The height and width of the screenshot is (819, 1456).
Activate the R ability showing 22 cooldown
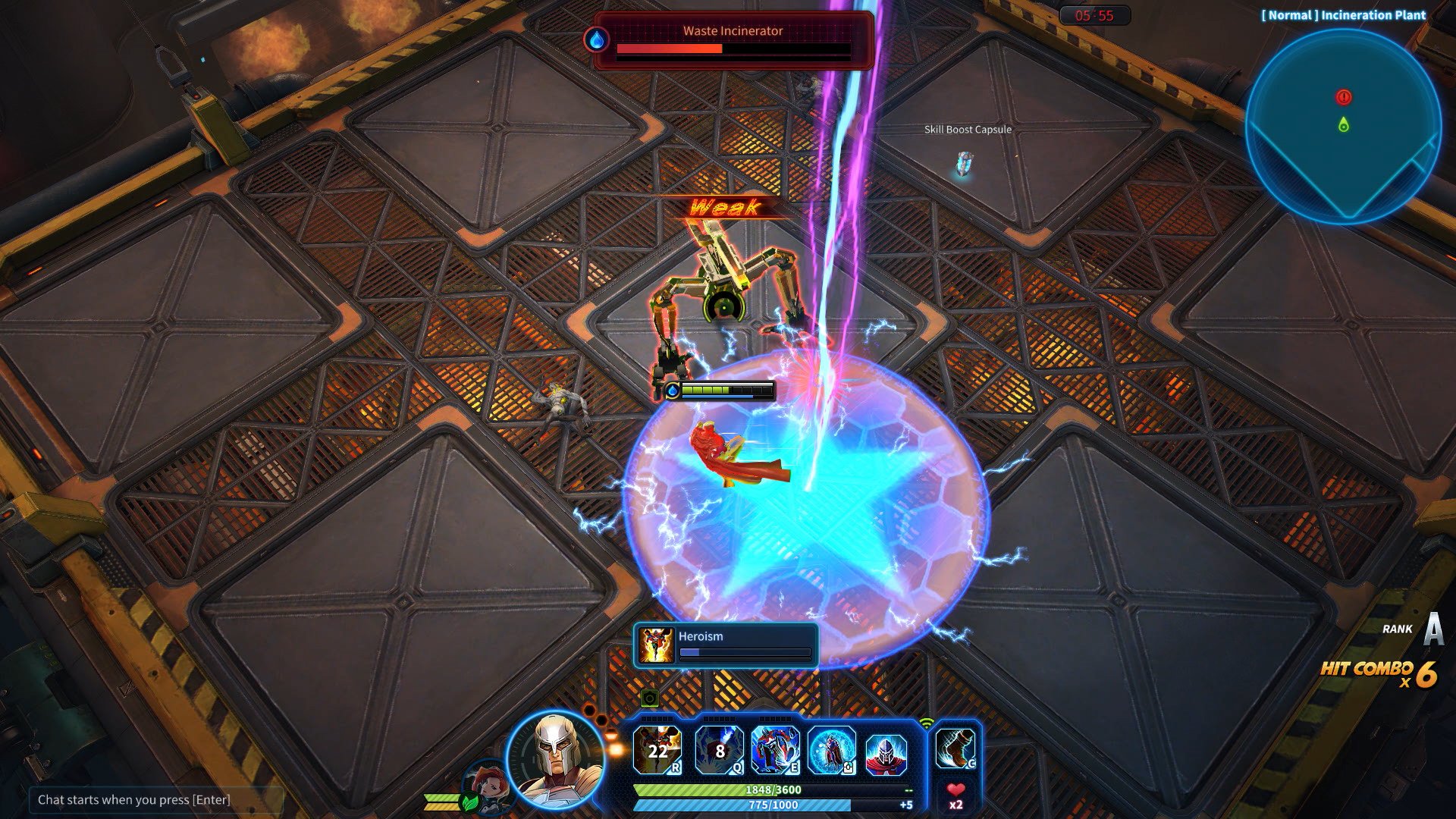[x=657, y=750]
